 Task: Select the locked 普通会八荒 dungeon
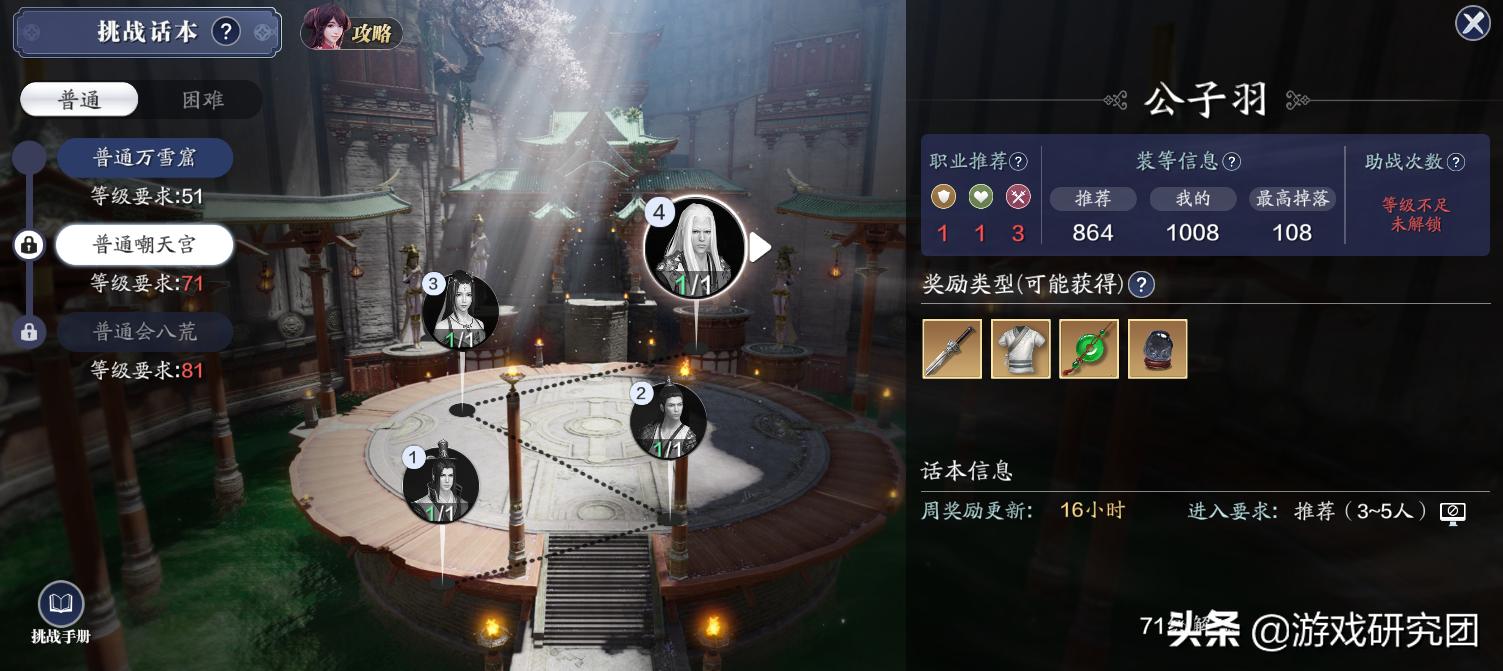coord(145,332)
